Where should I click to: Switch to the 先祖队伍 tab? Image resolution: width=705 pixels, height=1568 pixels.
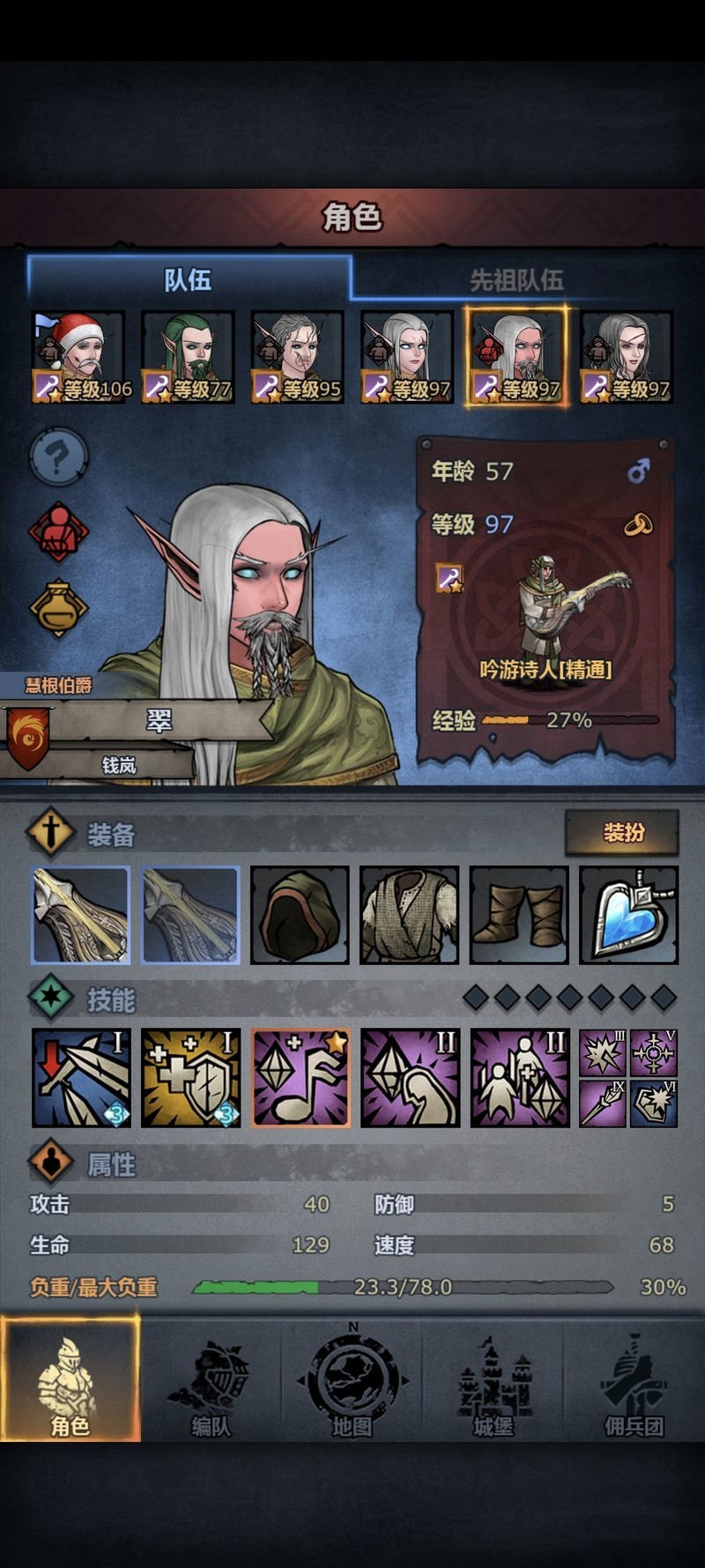tap(516, 280)
